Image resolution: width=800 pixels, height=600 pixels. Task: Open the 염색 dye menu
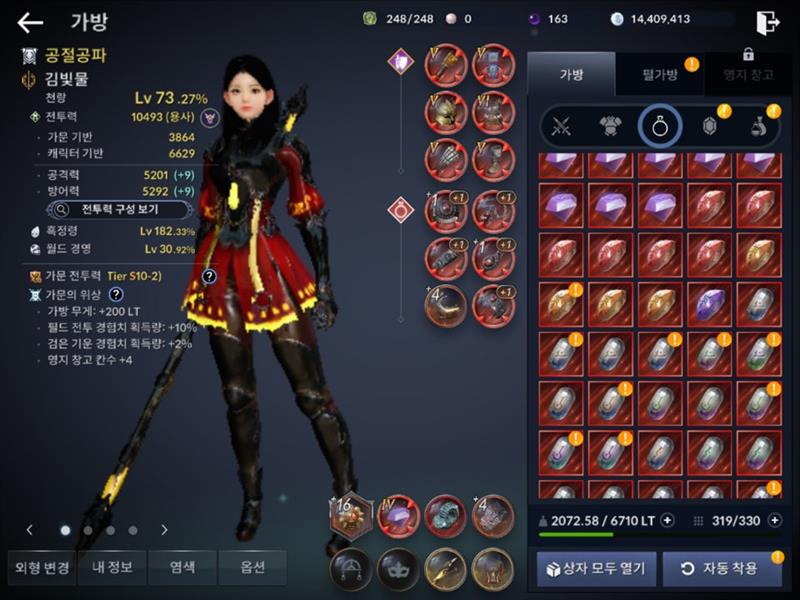pos(182,567)
